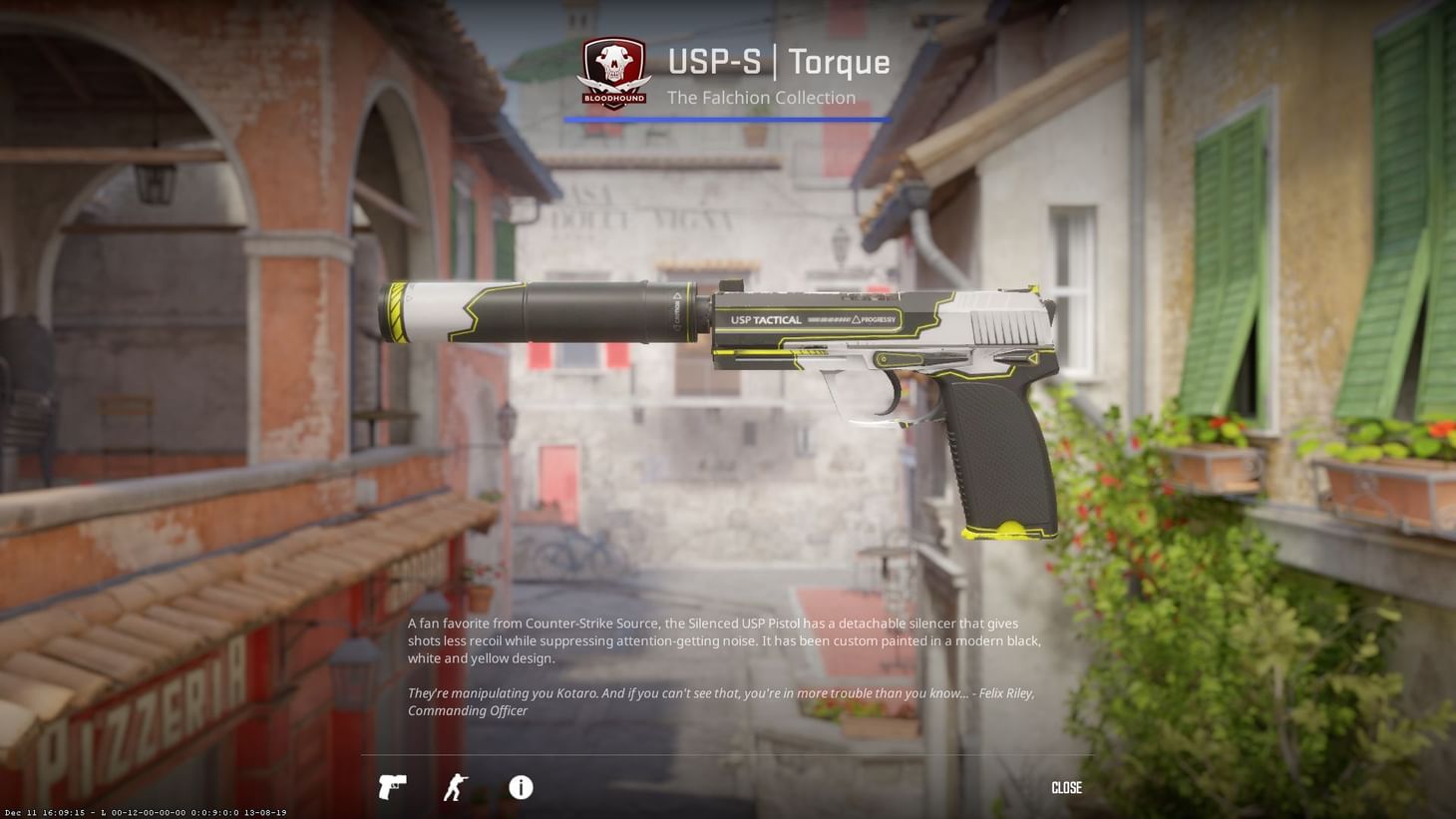The width and height of the screenshot is (1456, 819).
Task: Click the debug timestamp in the bottom-left corner
Action: pyautogui.click(x=144, y=812)
